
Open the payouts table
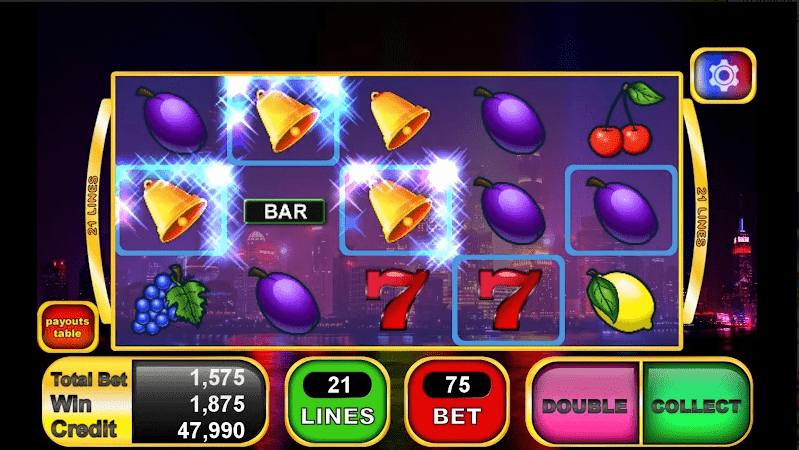pos(68,326)
